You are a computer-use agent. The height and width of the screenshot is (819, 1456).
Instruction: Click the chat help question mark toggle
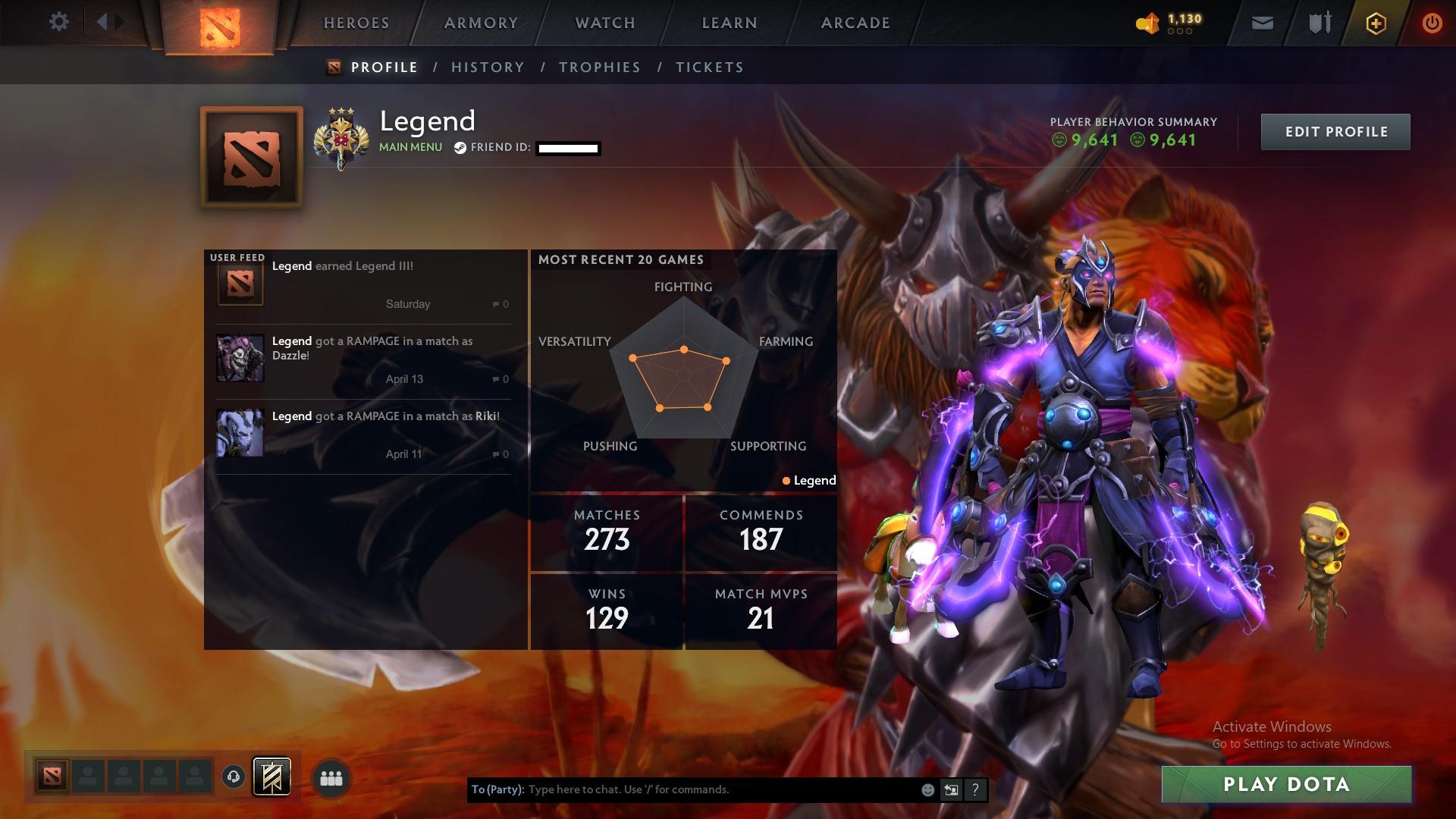974,789
